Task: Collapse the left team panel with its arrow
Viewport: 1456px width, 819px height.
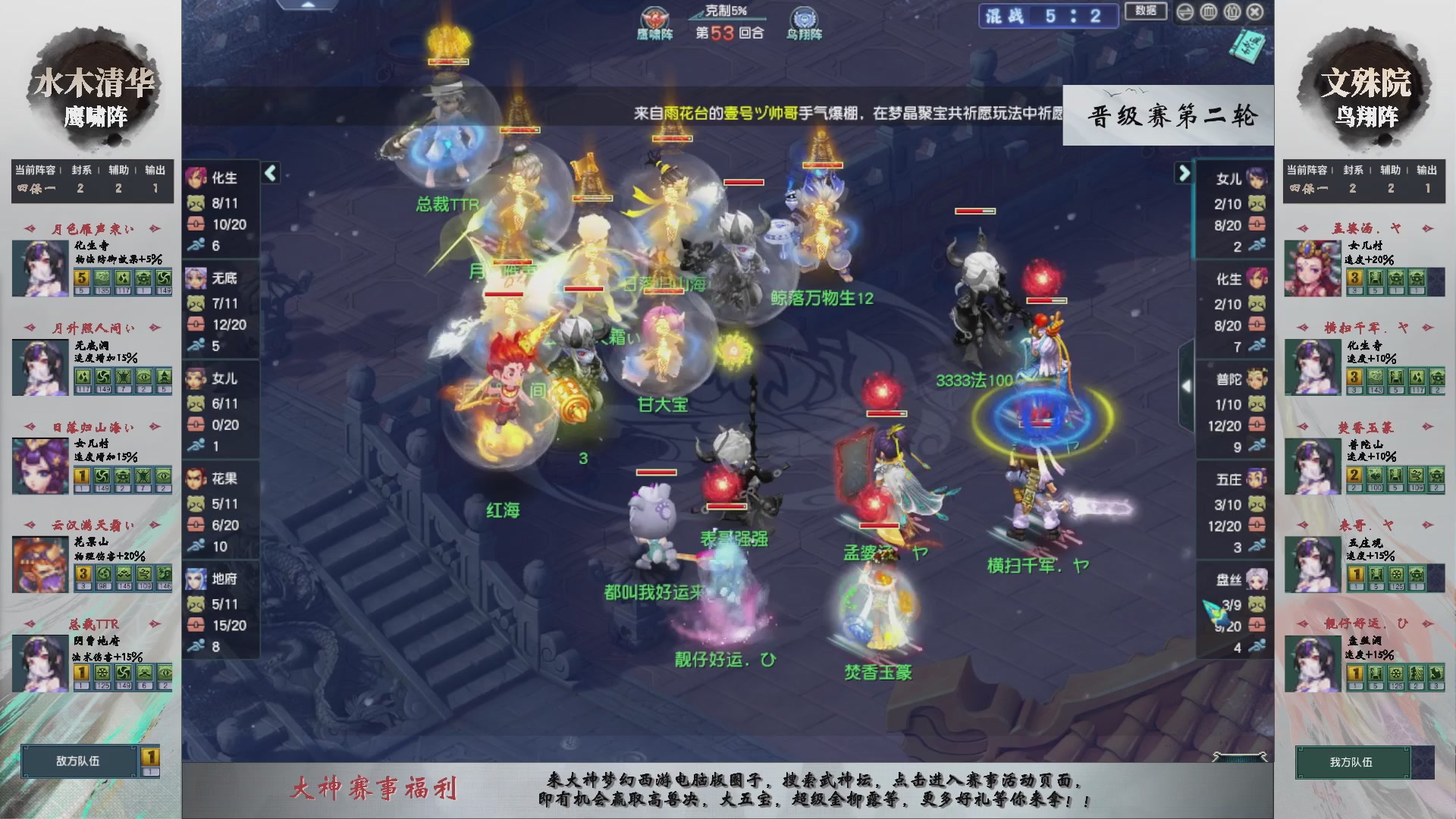Action: click(x=269, y=173)
